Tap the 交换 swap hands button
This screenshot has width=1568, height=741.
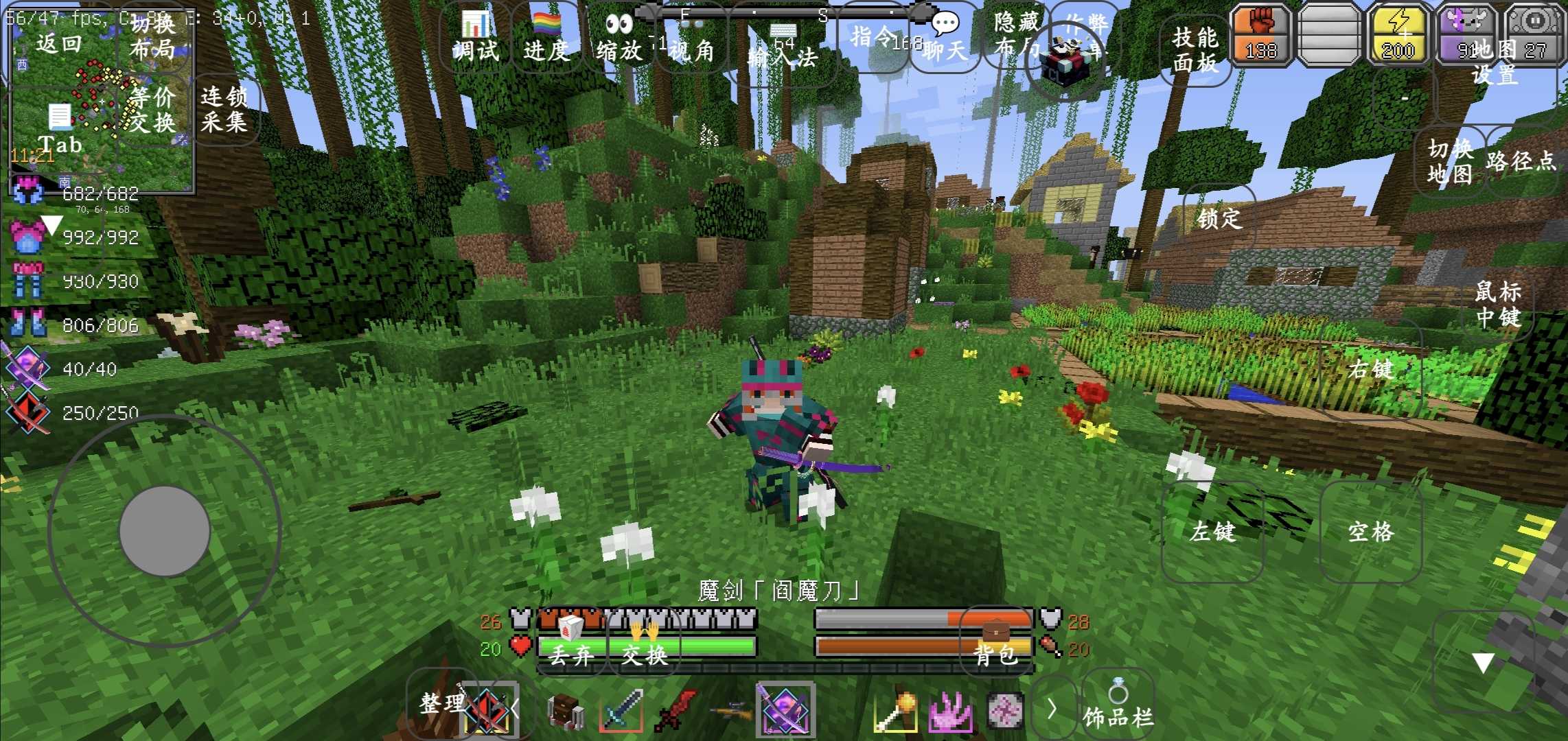644,645
